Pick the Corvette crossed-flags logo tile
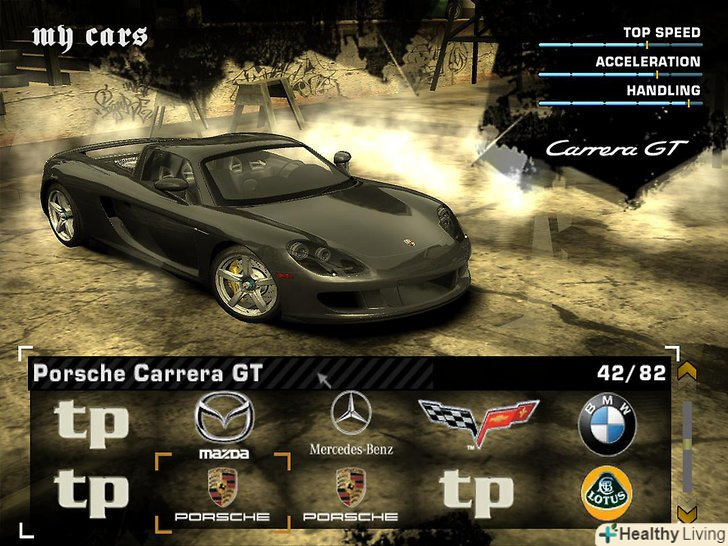Viewport: 728px width, 546px height. [x=477, y=423]
